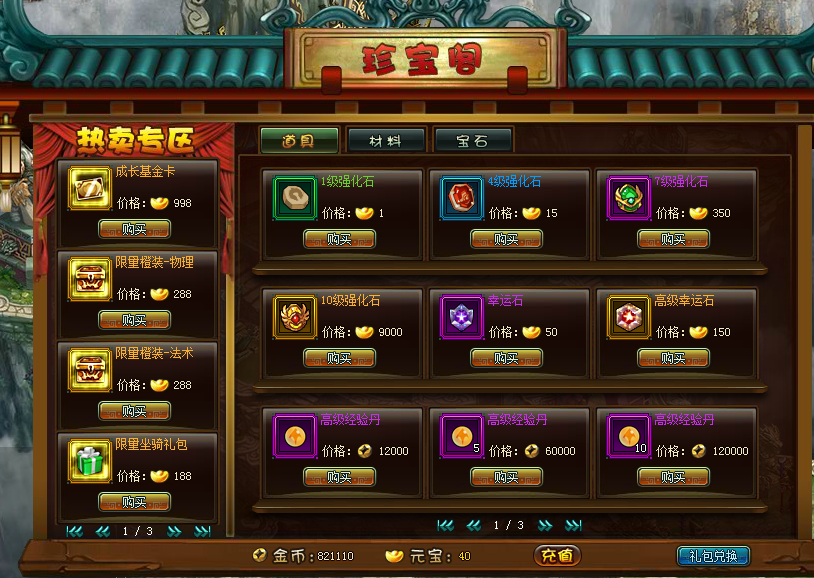This screenshot has height=578, width=814.
Task: Purchase the 高级幸运石
Action: 673,358
